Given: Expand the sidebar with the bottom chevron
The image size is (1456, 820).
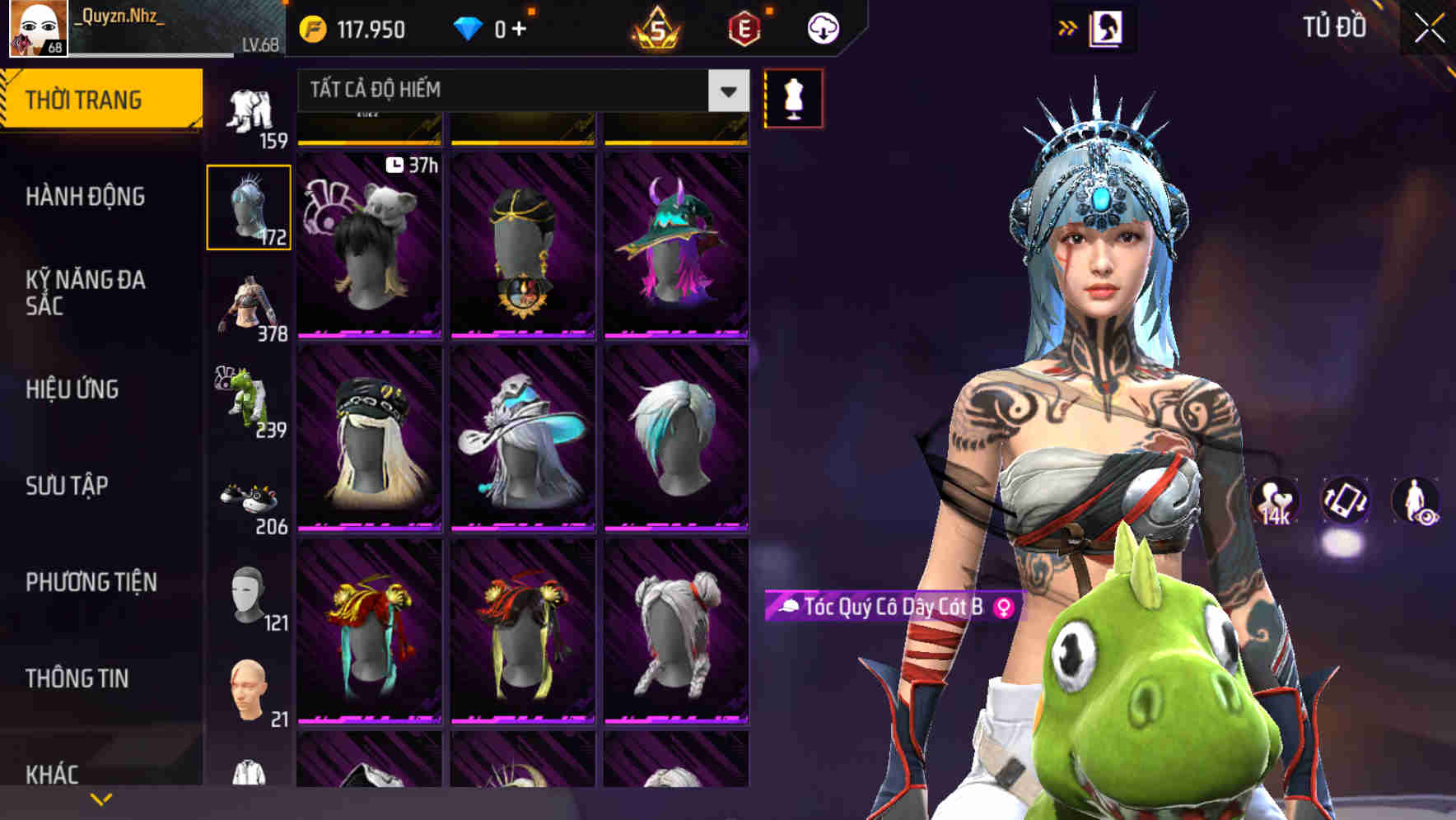Looking at the screenshot, I should click(x=102, y=799).
